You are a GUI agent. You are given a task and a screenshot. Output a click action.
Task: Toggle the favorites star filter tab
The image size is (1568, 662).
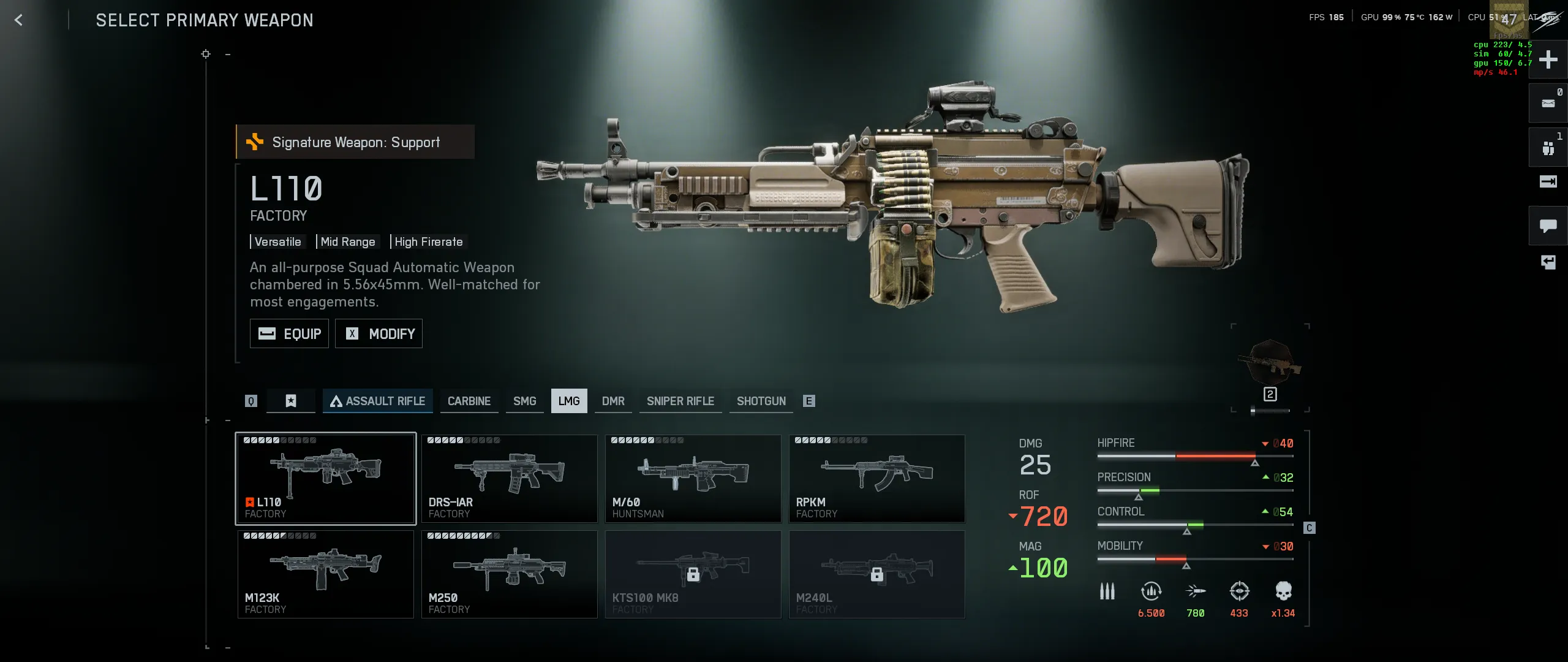coord(290,401)
